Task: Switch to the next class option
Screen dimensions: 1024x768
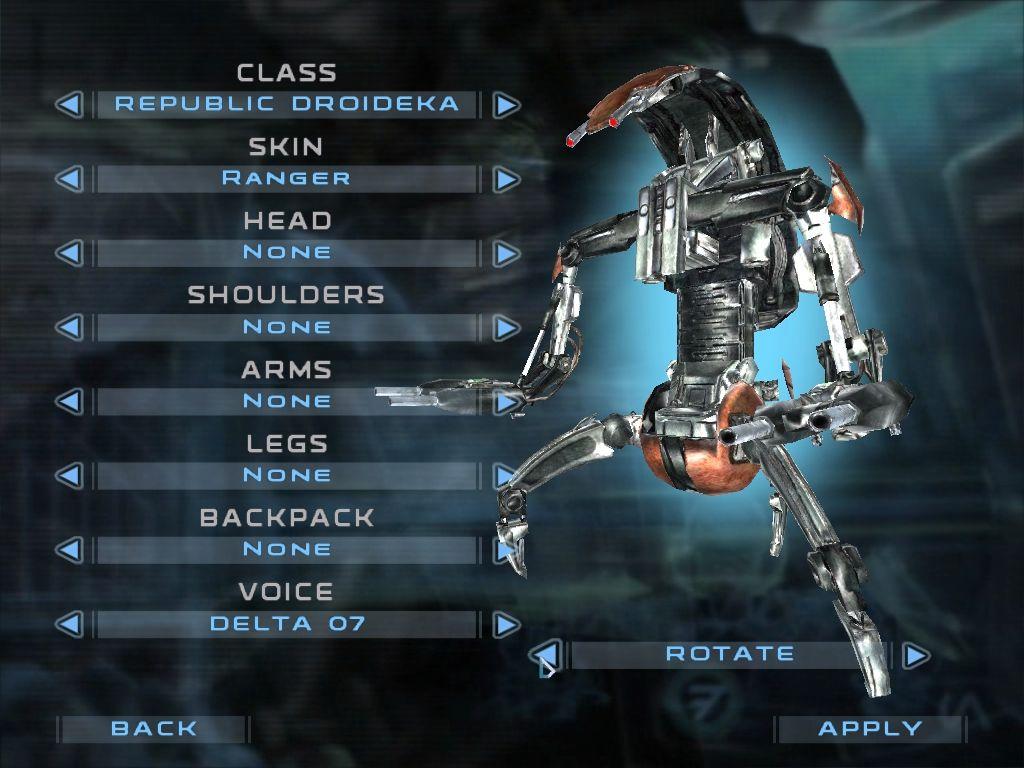Action: 507,104
